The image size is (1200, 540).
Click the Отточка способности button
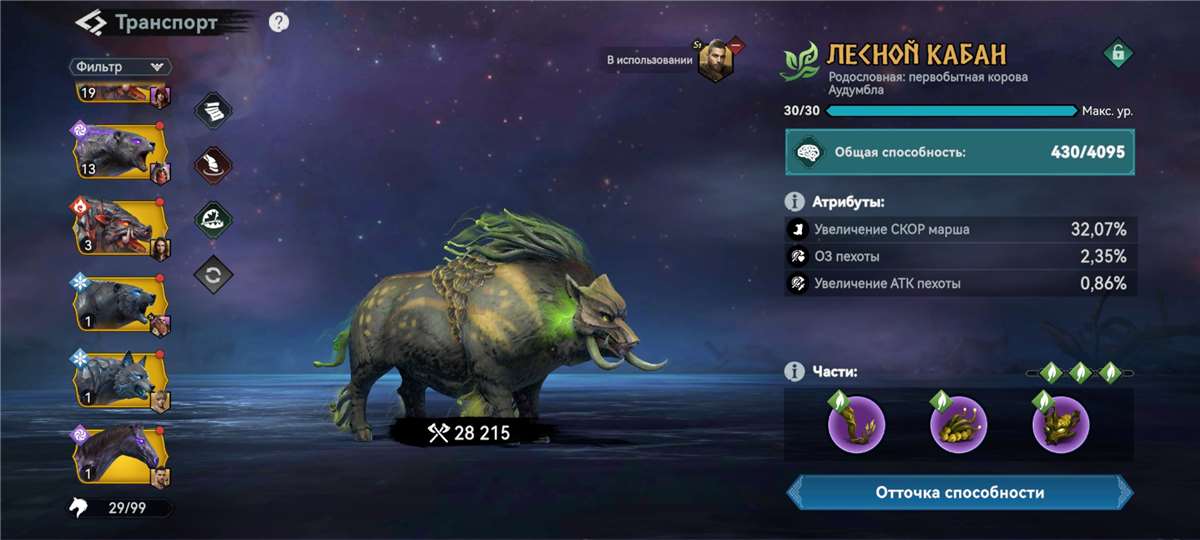[959, 493]
